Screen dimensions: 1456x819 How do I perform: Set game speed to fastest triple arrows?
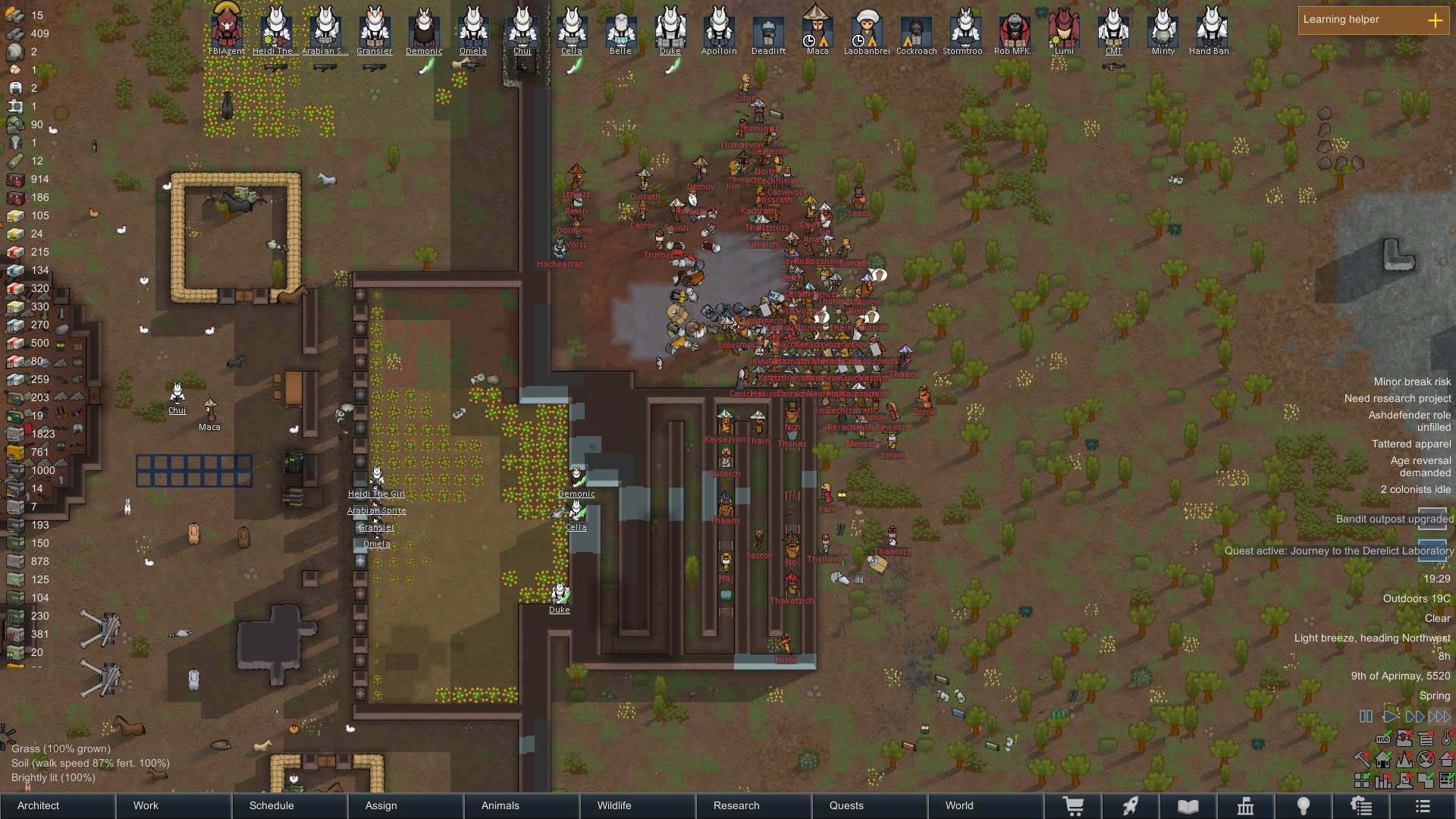tap(1439, 717)
